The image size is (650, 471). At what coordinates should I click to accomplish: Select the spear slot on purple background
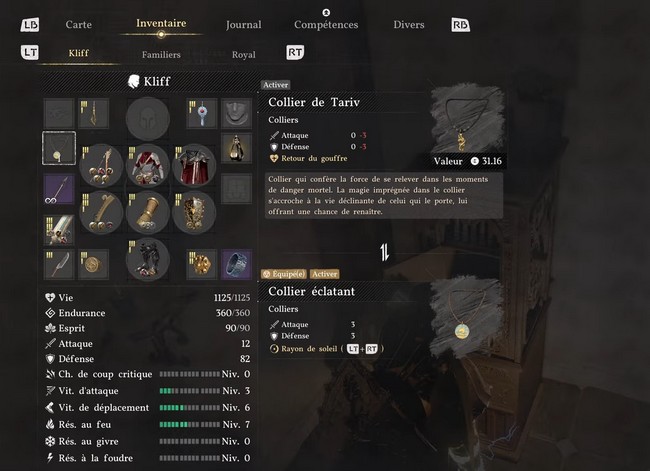(59, 189)
